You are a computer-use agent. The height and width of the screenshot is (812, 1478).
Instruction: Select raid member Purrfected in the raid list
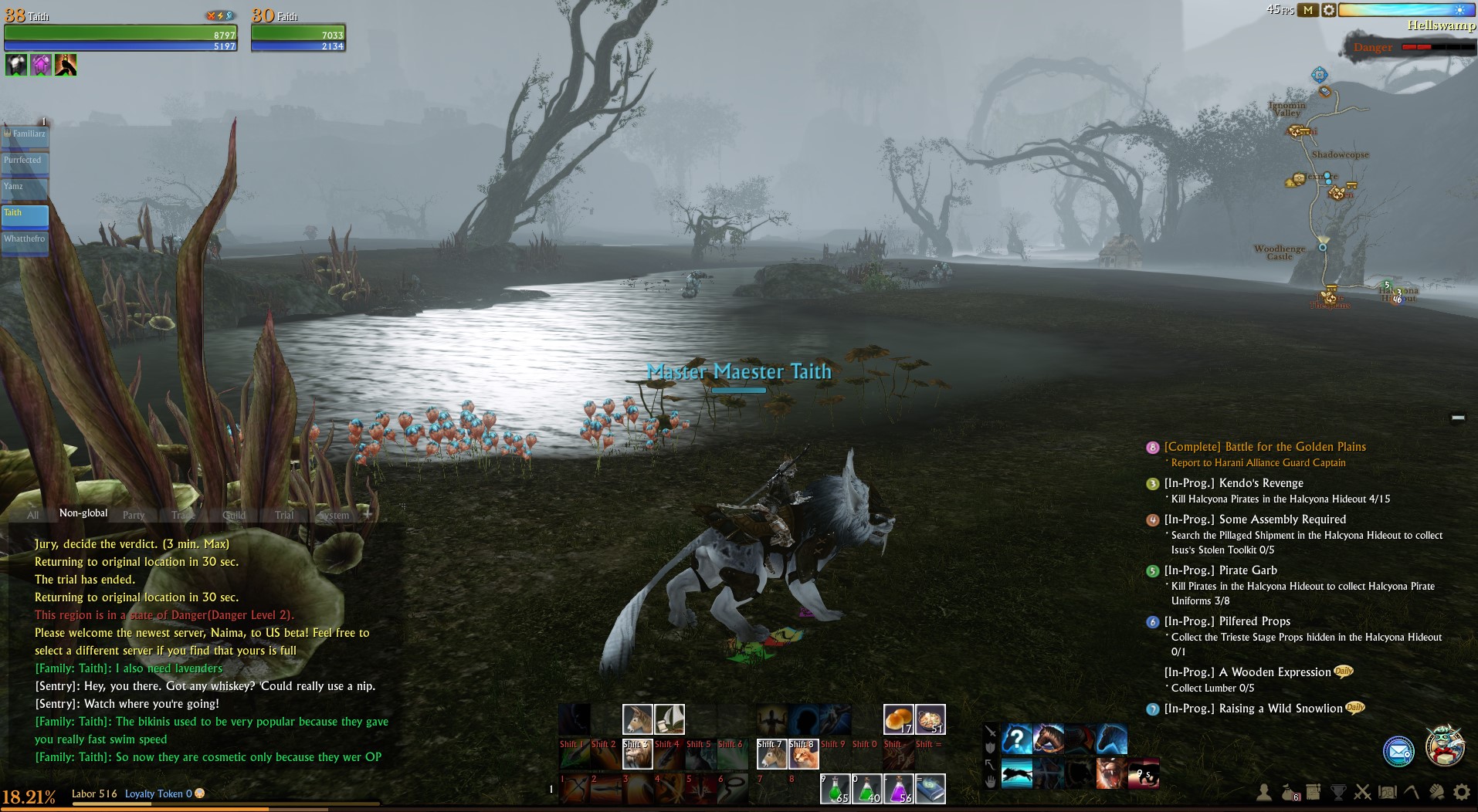tap(25, 162)
